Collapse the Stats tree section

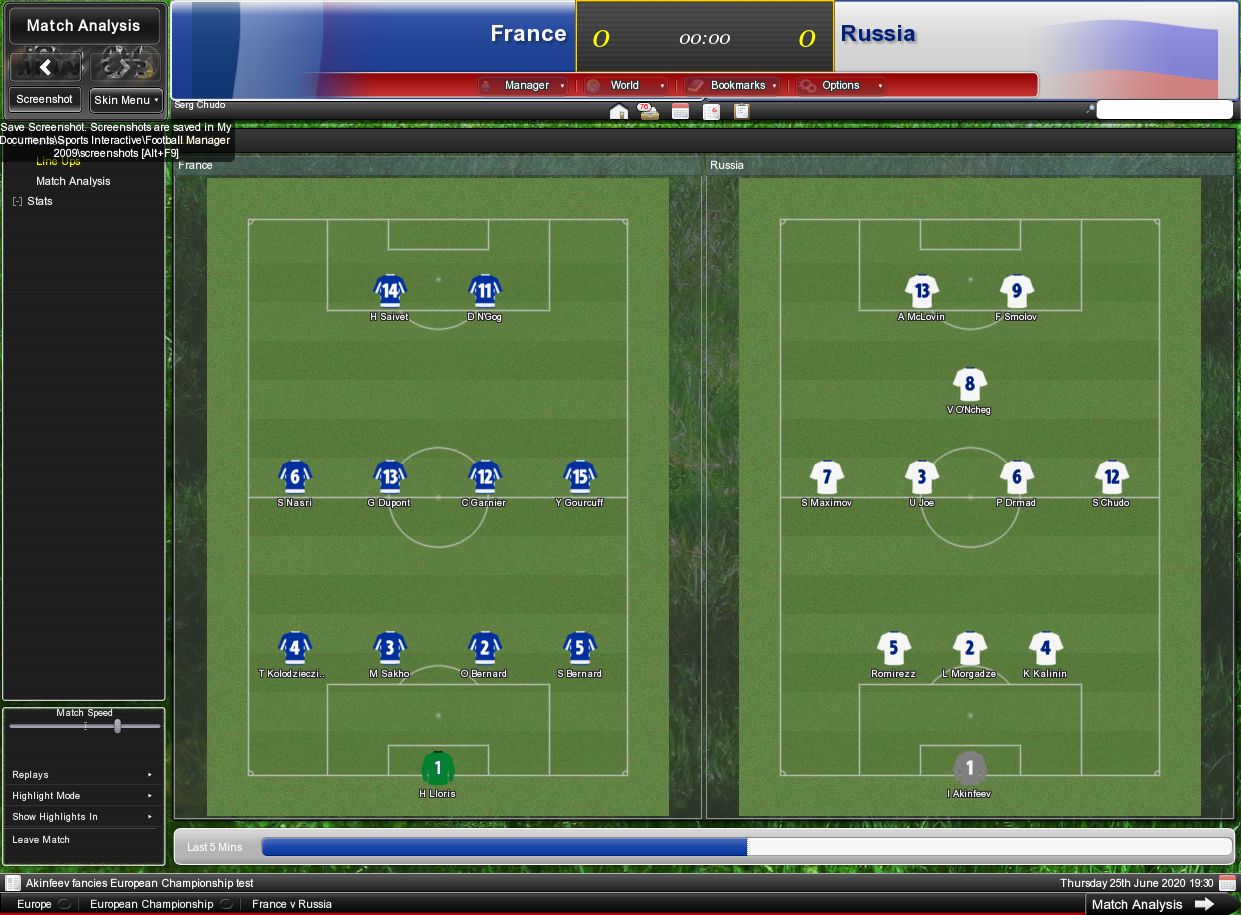17,202
